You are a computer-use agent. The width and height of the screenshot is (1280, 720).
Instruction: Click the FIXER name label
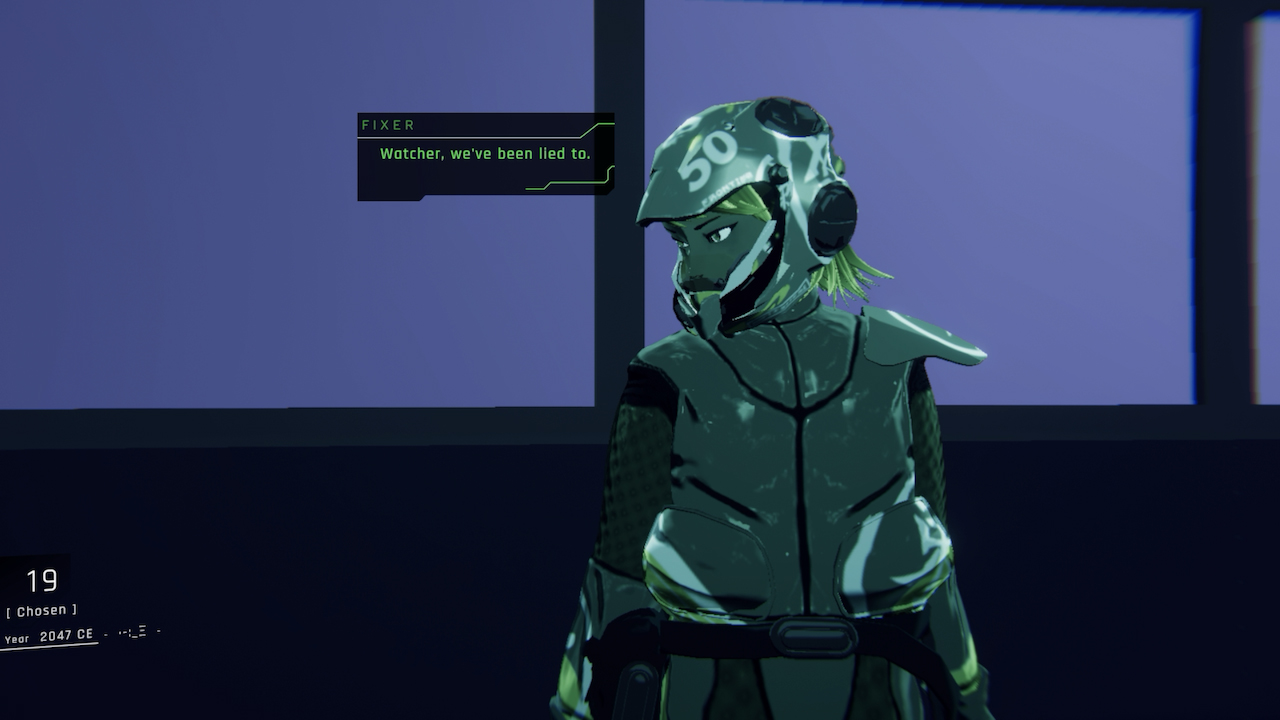pos(390,125)
